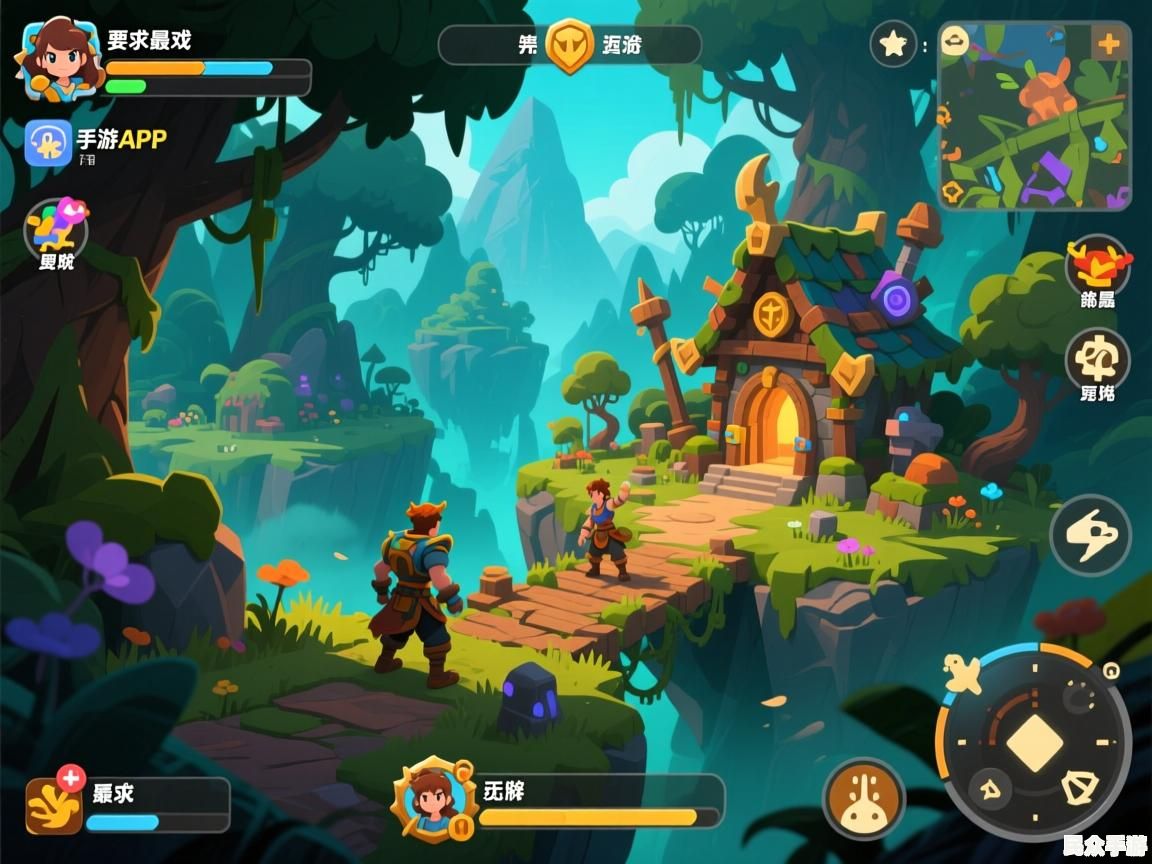
Task: Select the bird icon on the control wheel
Action: 965,675
